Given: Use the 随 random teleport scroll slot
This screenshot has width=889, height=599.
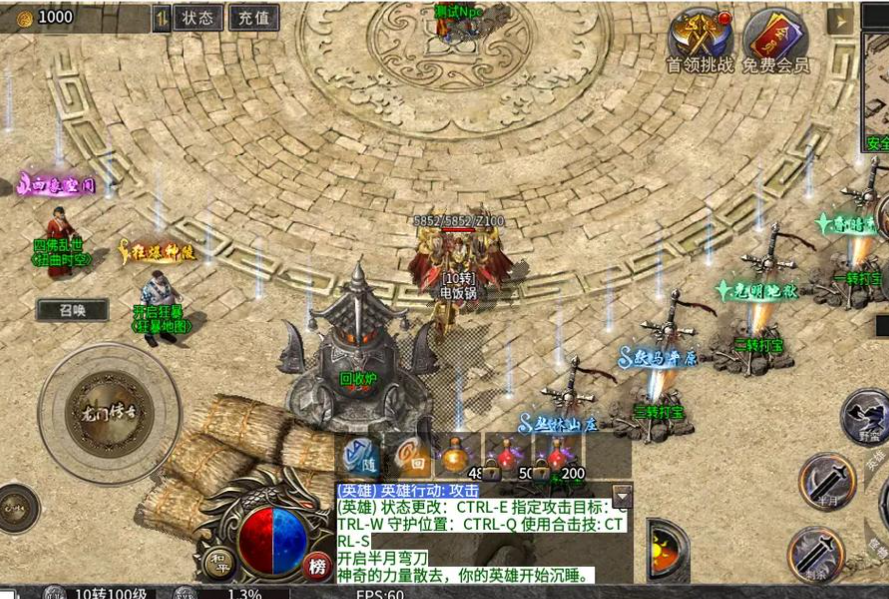Looking at the screenshot, I should click(360, 456).
